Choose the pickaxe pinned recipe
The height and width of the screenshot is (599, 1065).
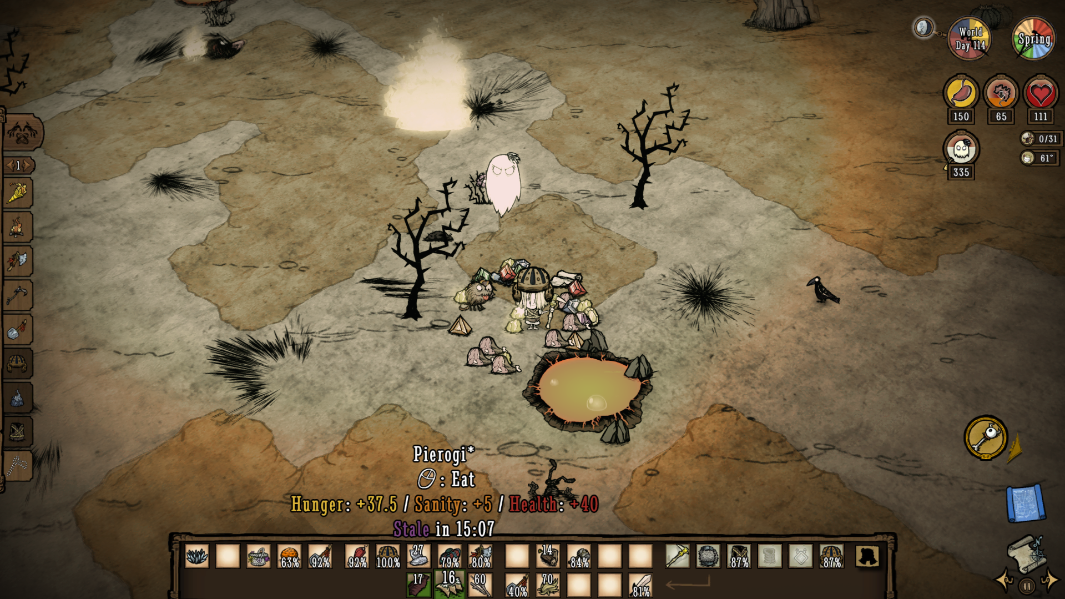pyautogui.click(x=18, y=295)
